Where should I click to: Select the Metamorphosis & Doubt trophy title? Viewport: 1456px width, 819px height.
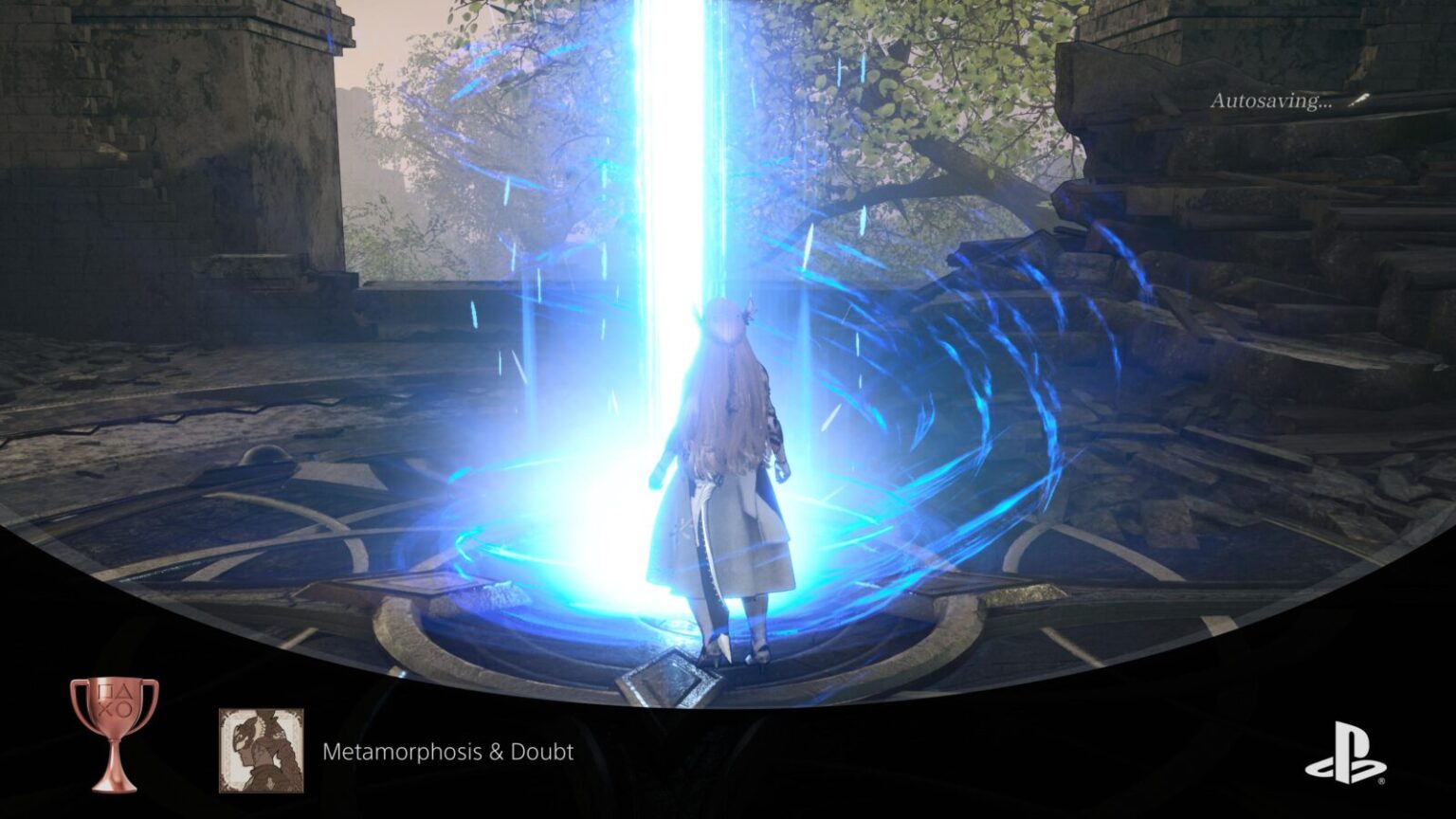pos(447,752)
